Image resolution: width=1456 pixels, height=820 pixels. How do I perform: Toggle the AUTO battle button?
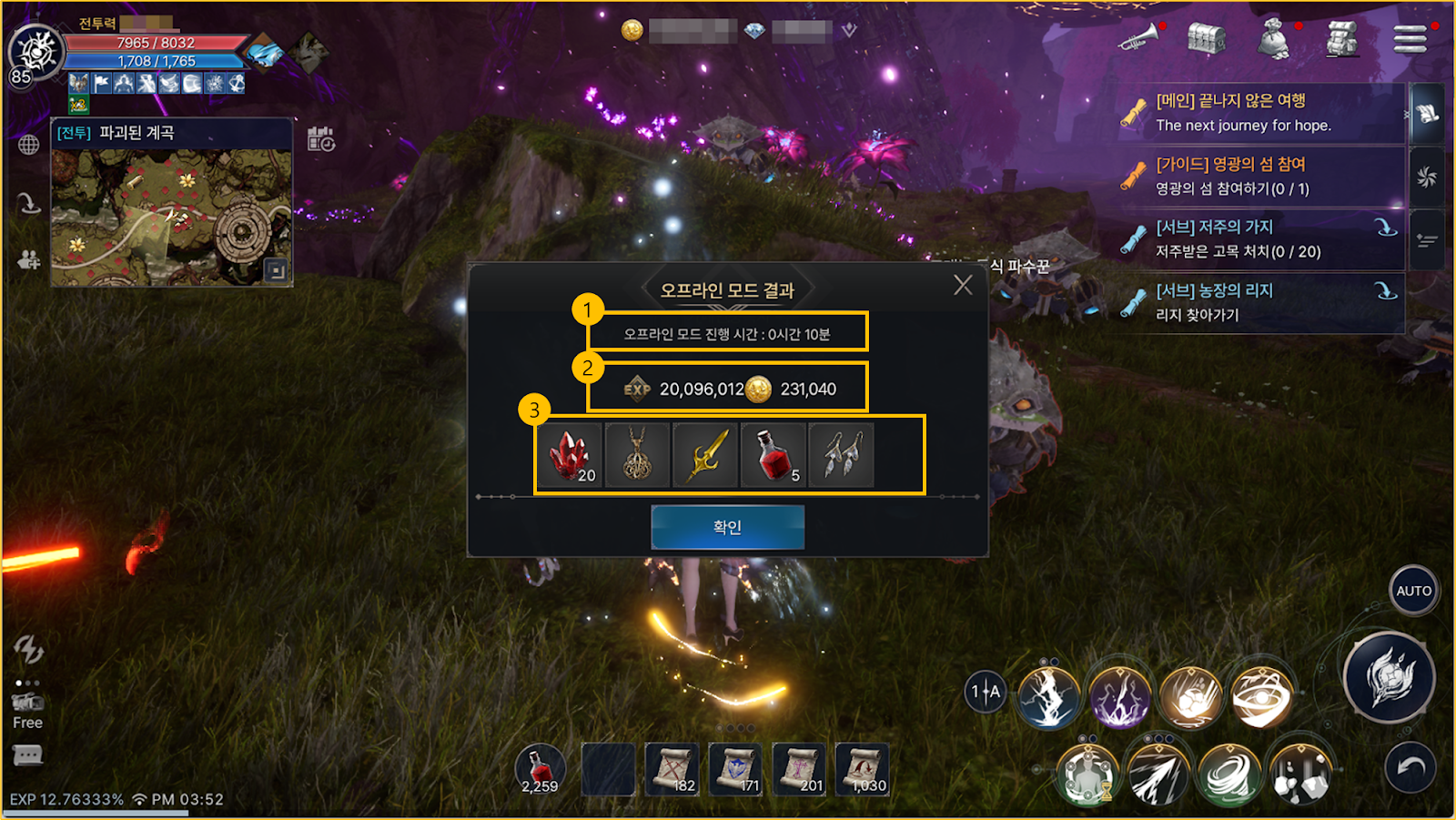(1413, 591)
